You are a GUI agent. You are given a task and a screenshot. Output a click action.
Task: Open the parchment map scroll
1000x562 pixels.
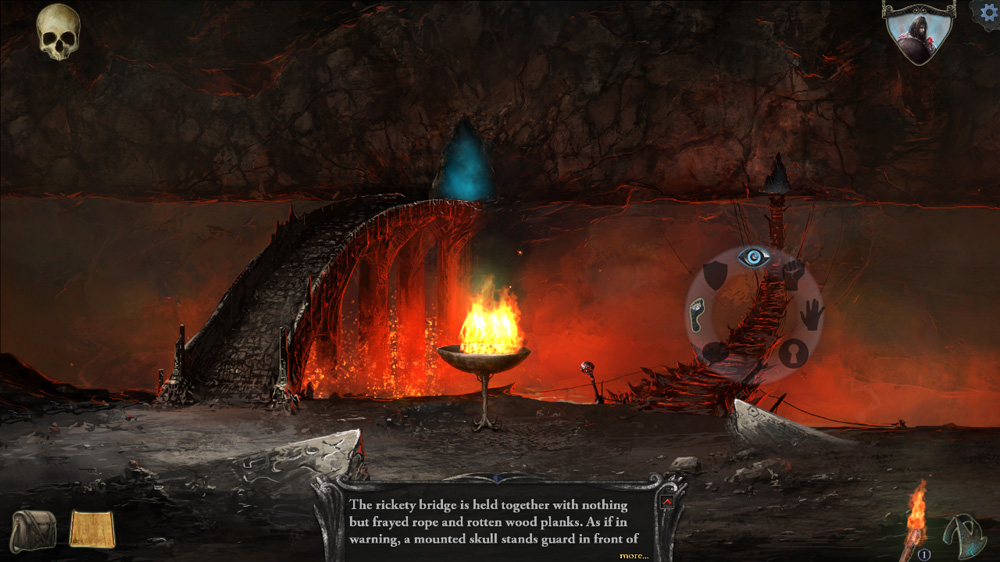(92, 529)
